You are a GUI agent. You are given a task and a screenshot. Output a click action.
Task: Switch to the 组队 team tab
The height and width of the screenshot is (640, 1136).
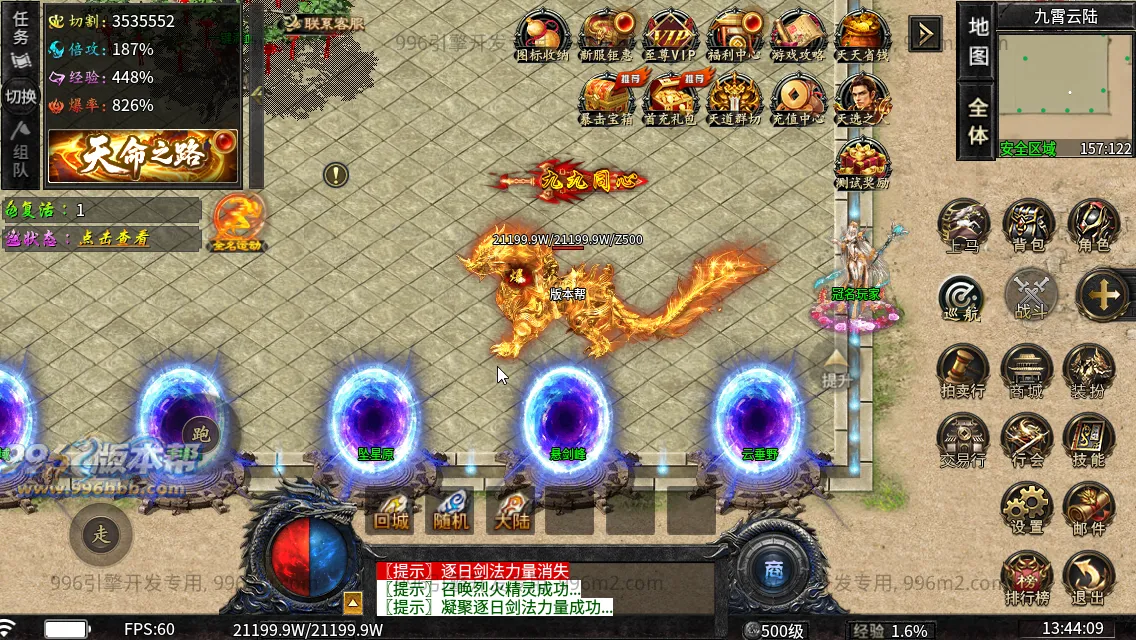(x=21, y=158)
